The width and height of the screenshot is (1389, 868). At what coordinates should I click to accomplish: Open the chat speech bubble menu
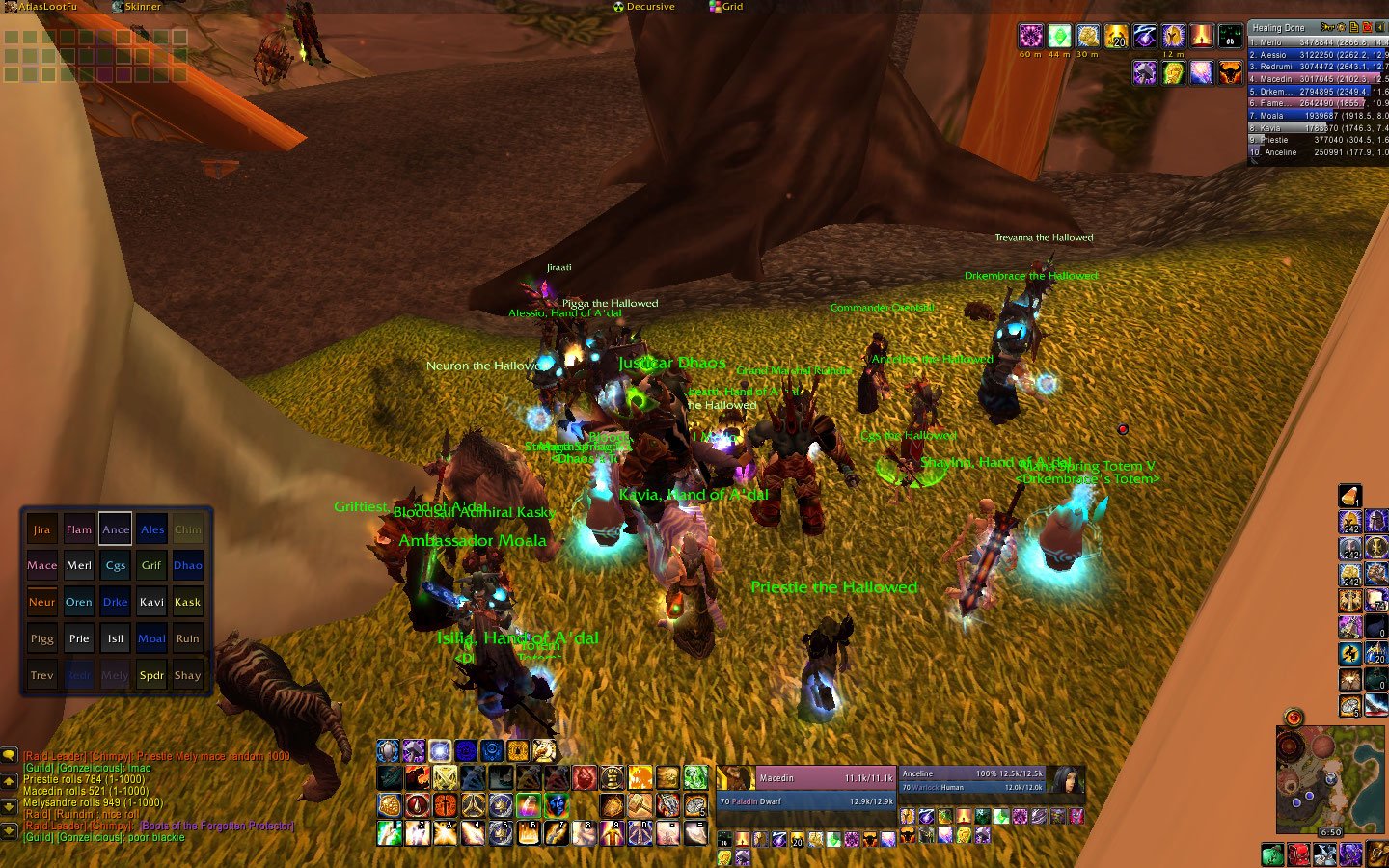[x=9, y=755]
